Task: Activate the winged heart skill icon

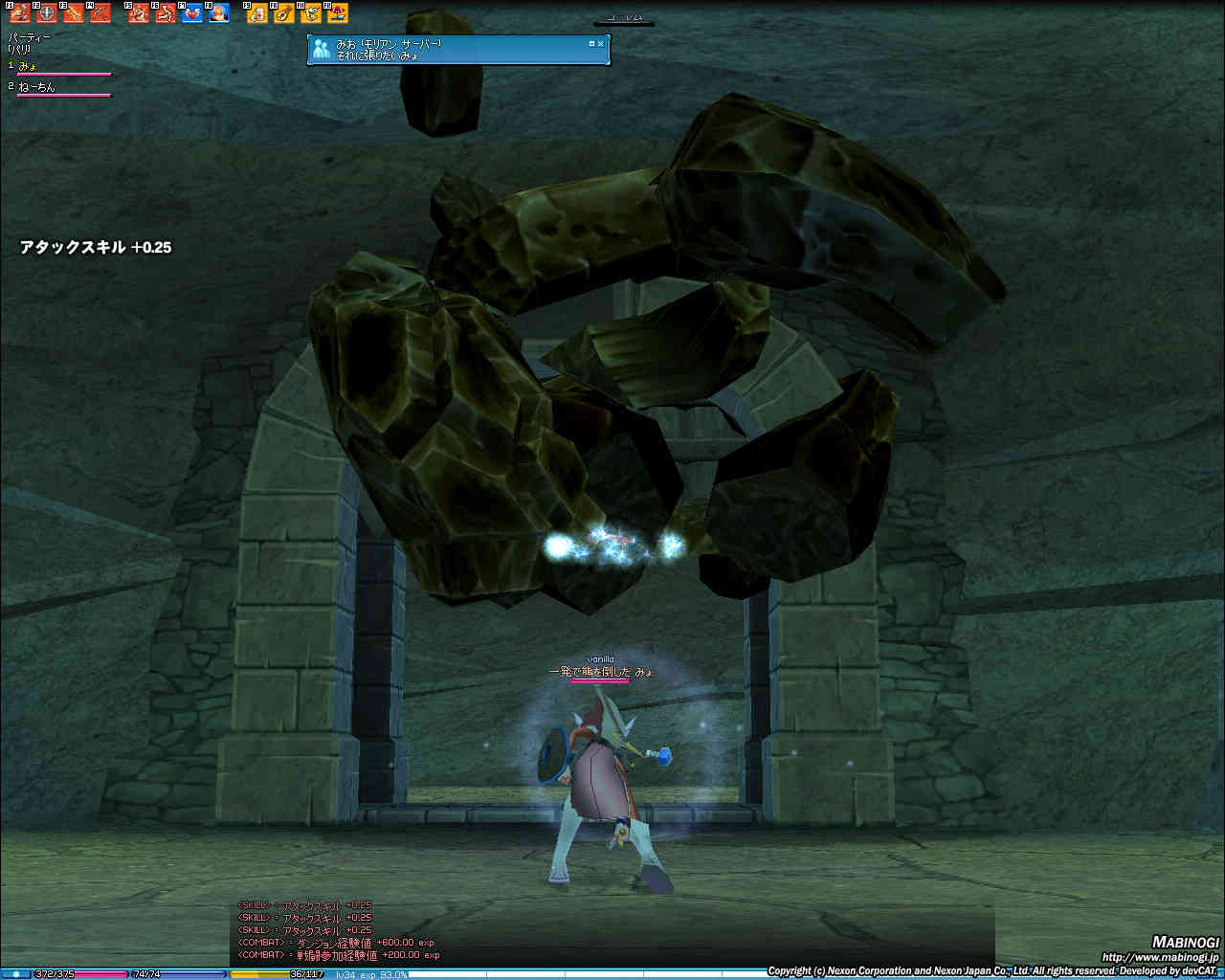Action: [x=192, y=13]
